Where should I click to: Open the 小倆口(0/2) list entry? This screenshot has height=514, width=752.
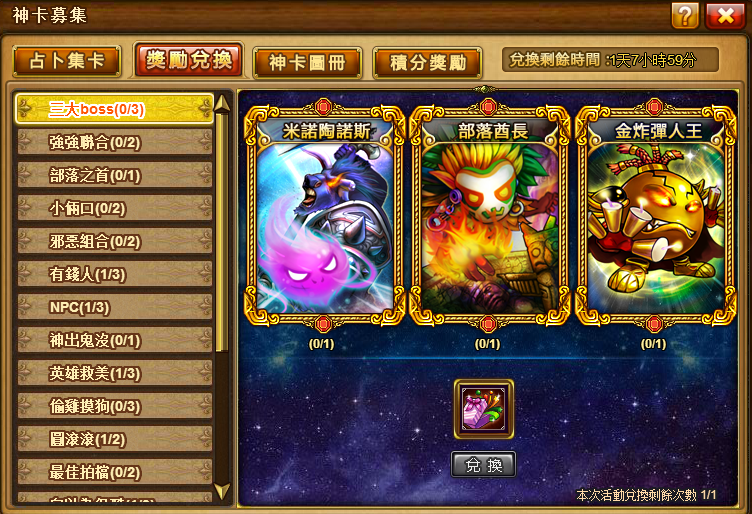point(113,208)
